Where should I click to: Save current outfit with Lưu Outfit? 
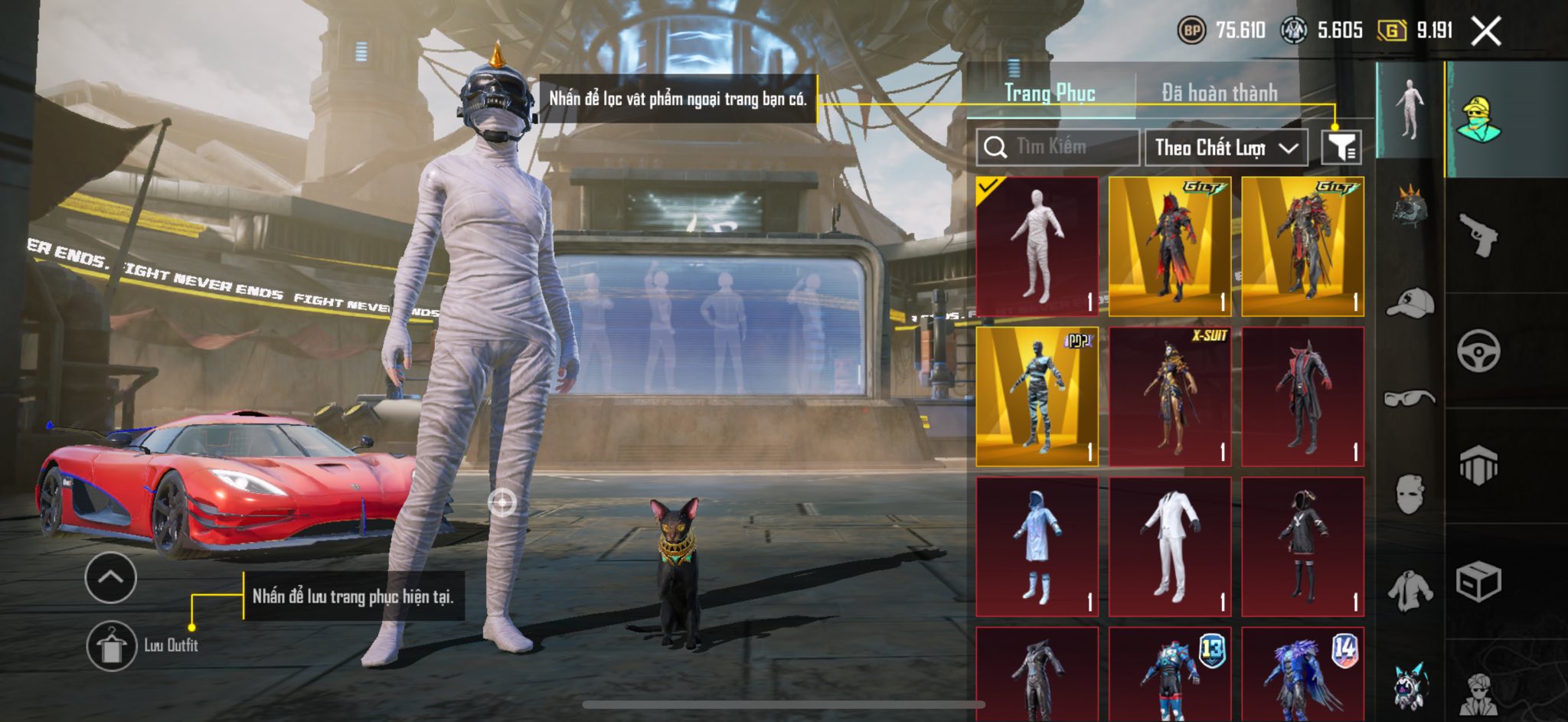tap(112, 646)
